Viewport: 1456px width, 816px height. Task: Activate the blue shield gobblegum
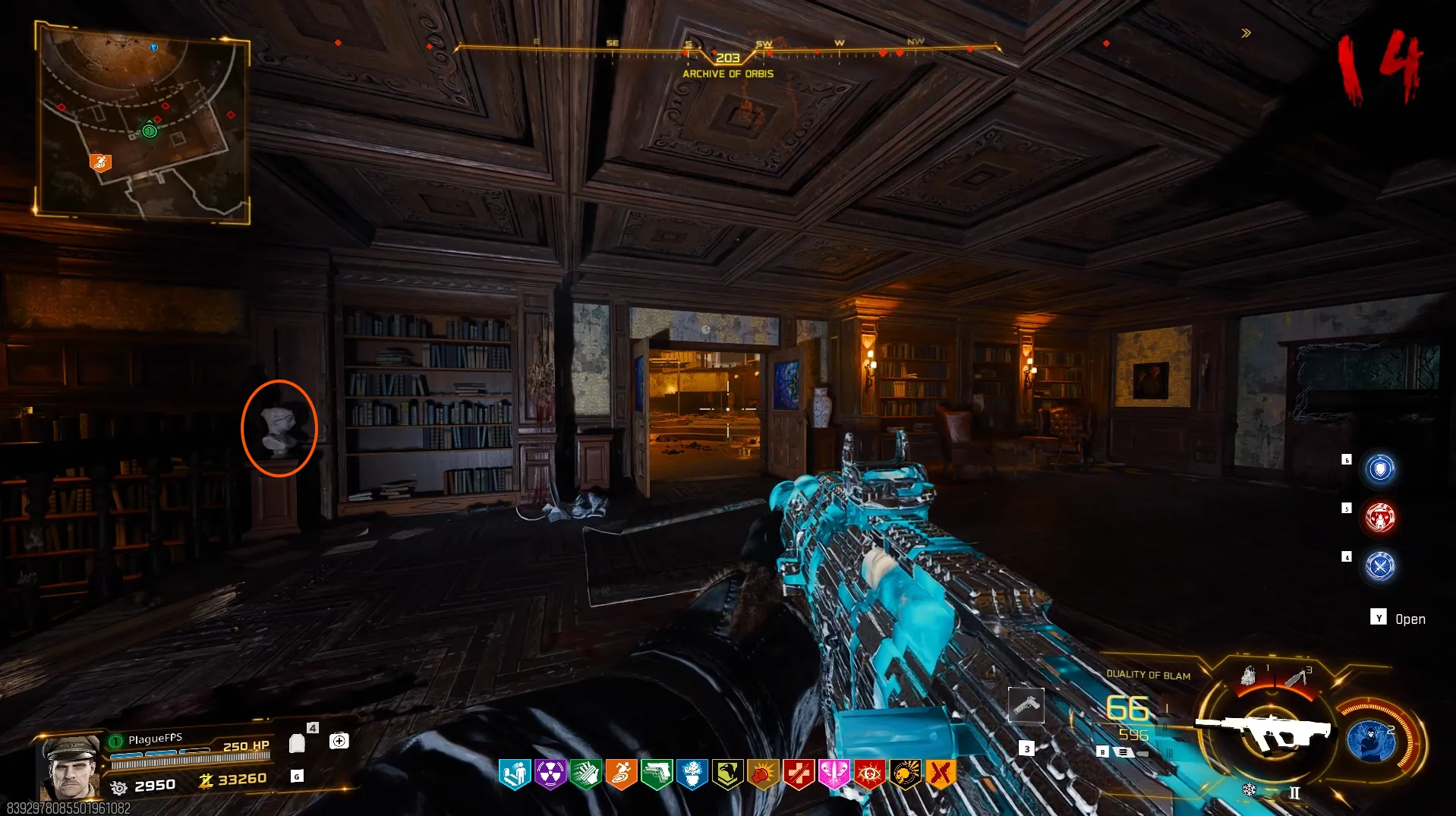(1380, 468)
